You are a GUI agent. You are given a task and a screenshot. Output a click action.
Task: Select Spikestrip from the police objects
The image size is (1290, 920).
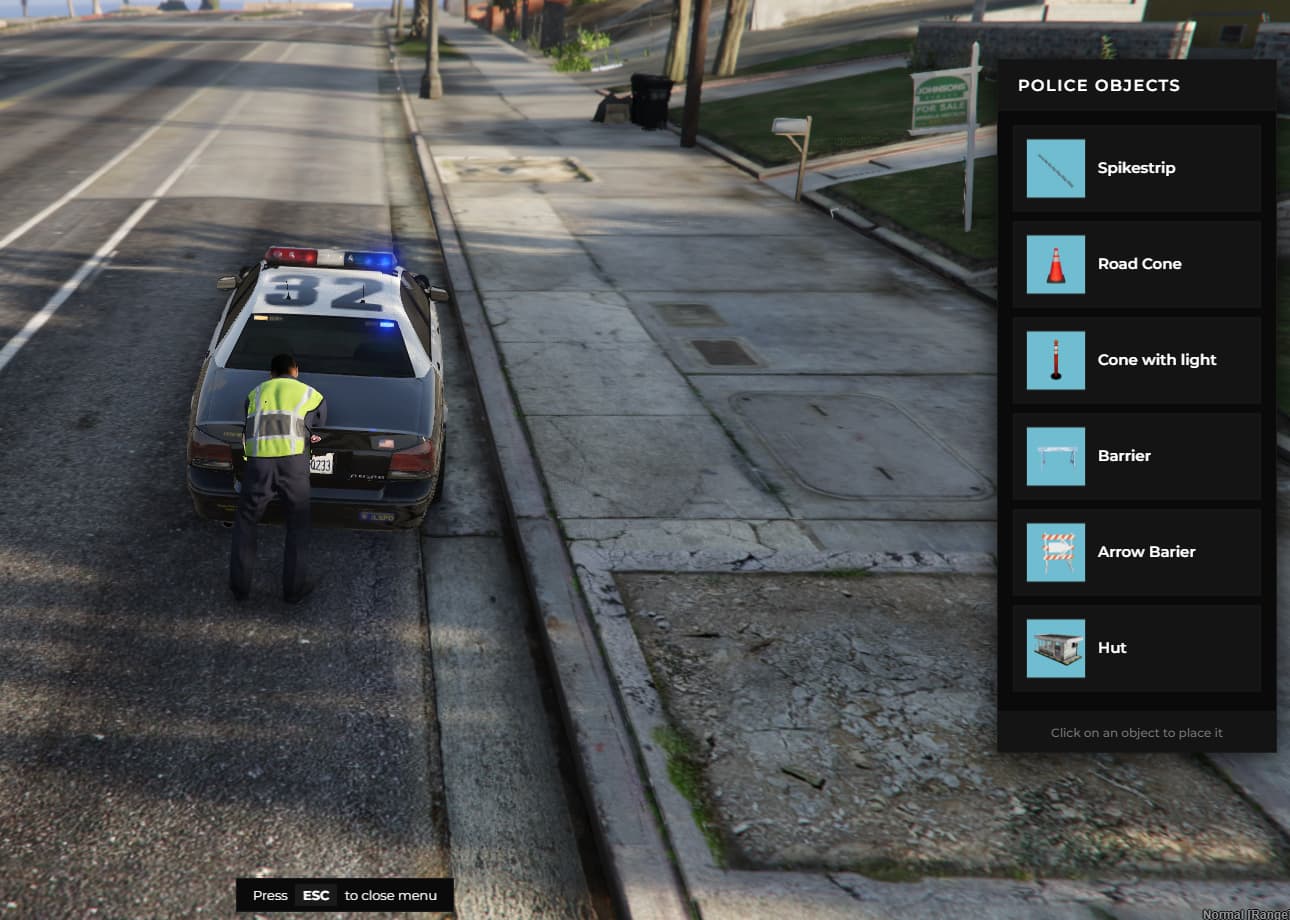click(1136, 168)
